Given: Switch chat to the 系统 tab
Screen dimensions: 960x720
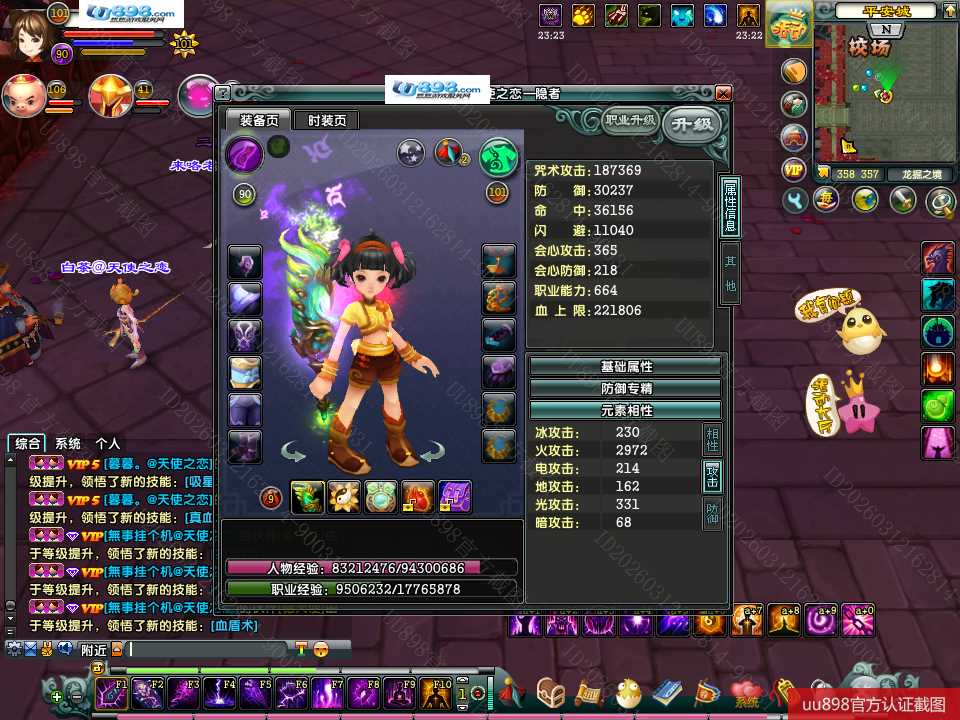Looking at the screenshot, I should [x=68, y=443].
